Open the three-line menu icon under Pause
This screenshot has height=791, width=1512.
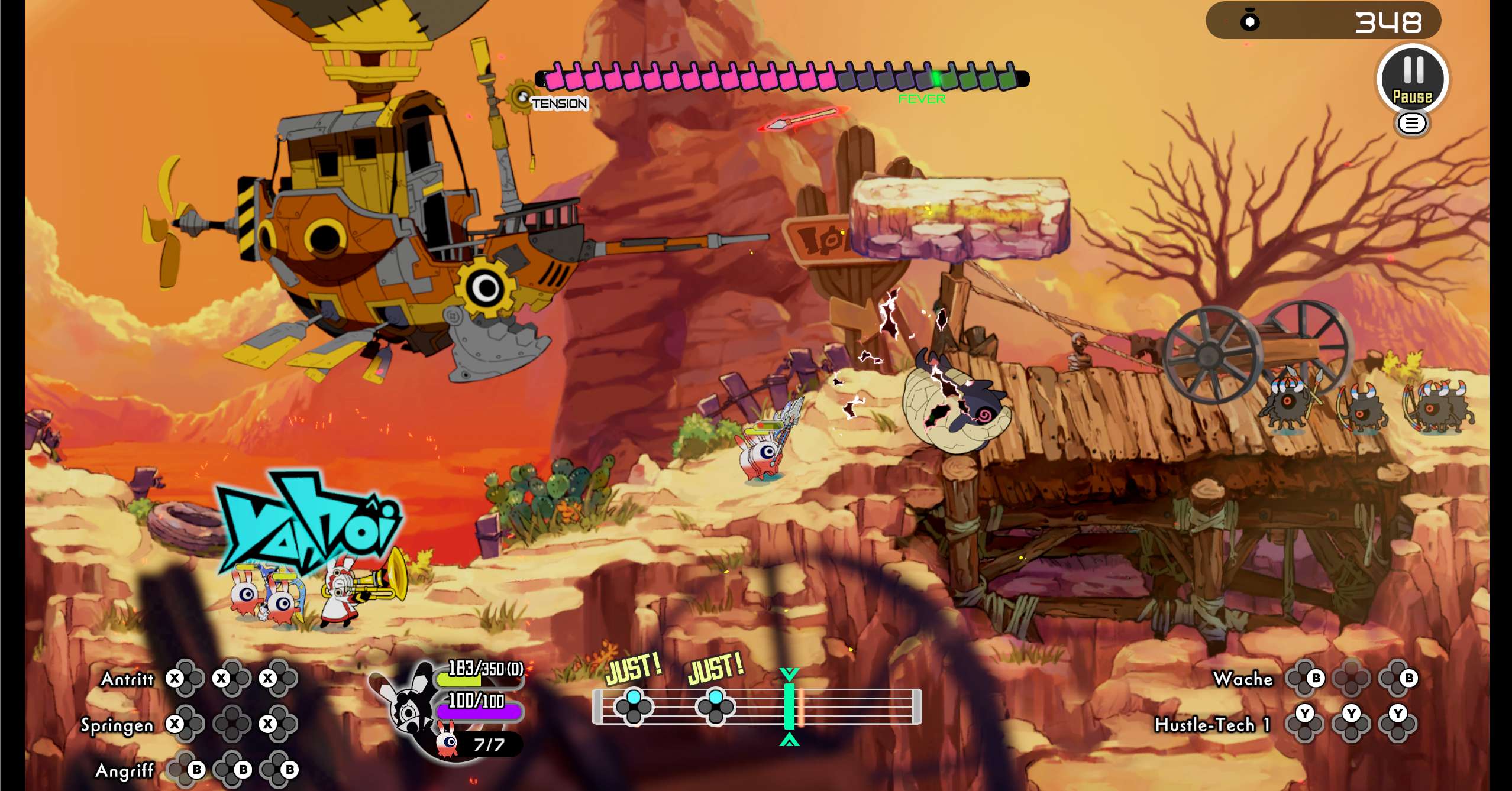(x=1412, y=124)
